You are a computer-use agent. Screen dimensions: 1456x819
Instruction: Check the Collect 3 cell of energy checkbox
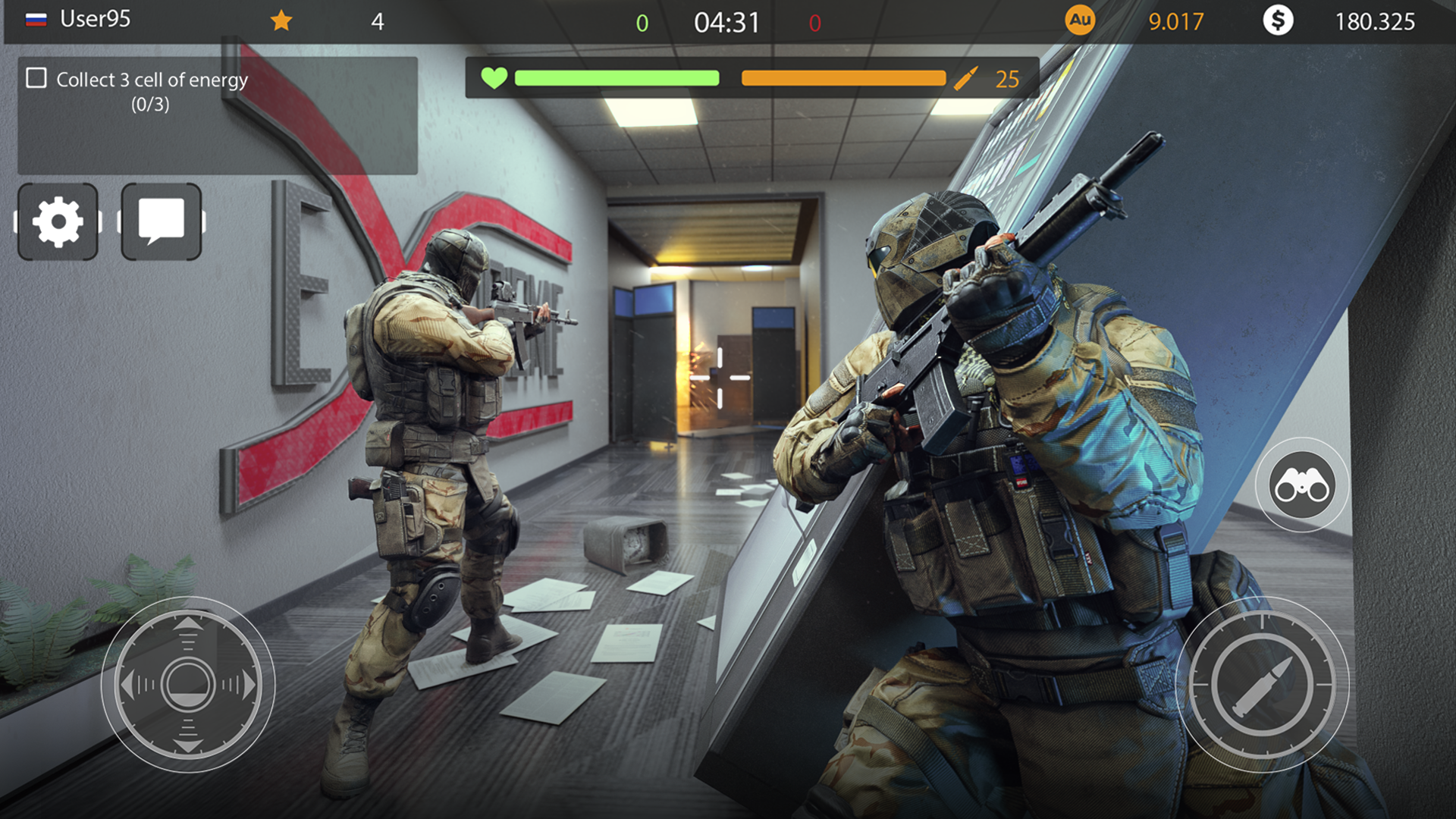(x=35, y=77)
